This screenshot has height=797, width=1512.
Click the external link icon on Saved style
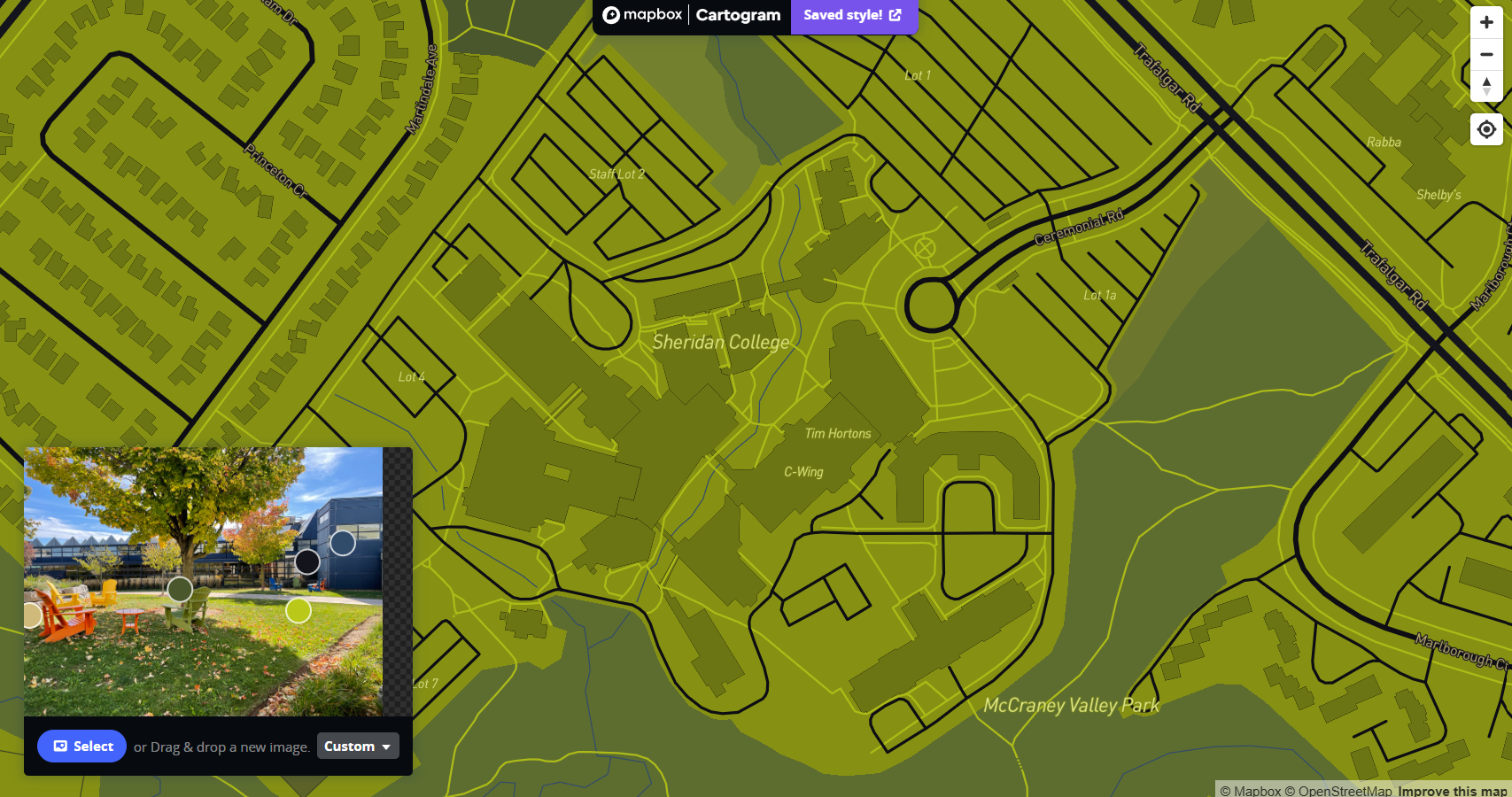click(894, 15)
